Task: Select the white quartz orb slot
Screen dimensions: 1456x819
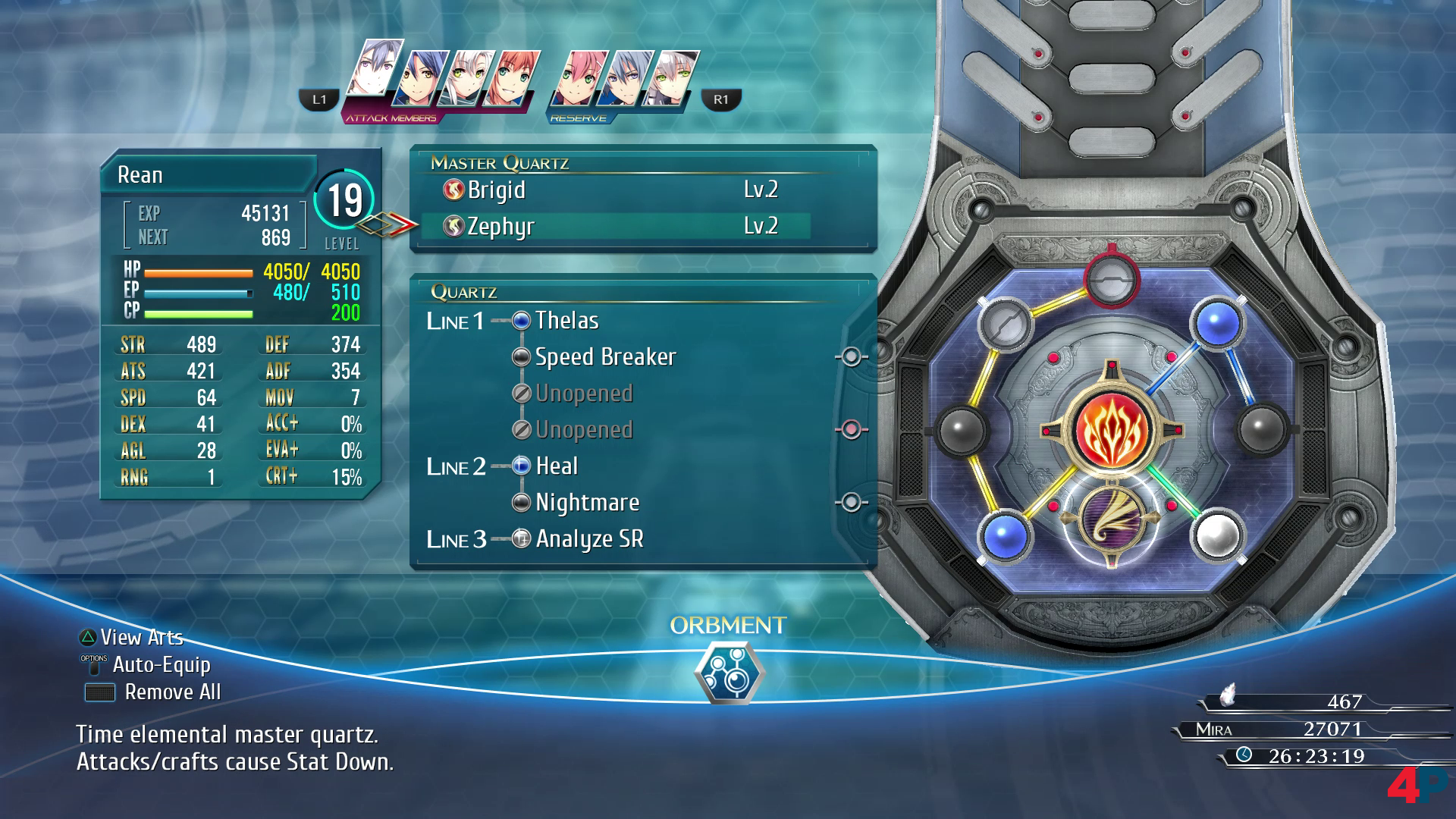Action: tap(1217, 535)
